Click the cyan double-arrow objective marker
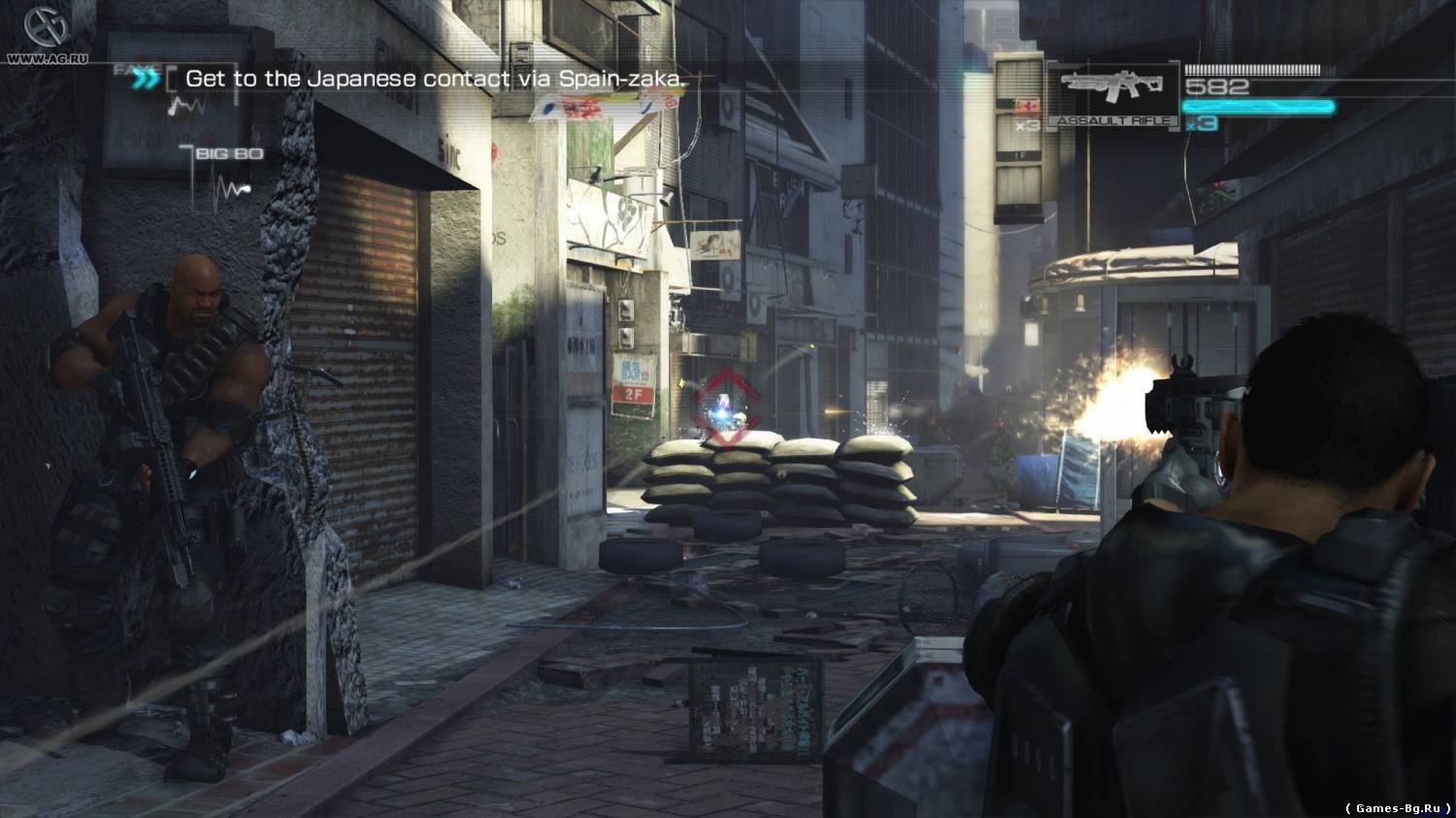 click(x=148, y=79)
